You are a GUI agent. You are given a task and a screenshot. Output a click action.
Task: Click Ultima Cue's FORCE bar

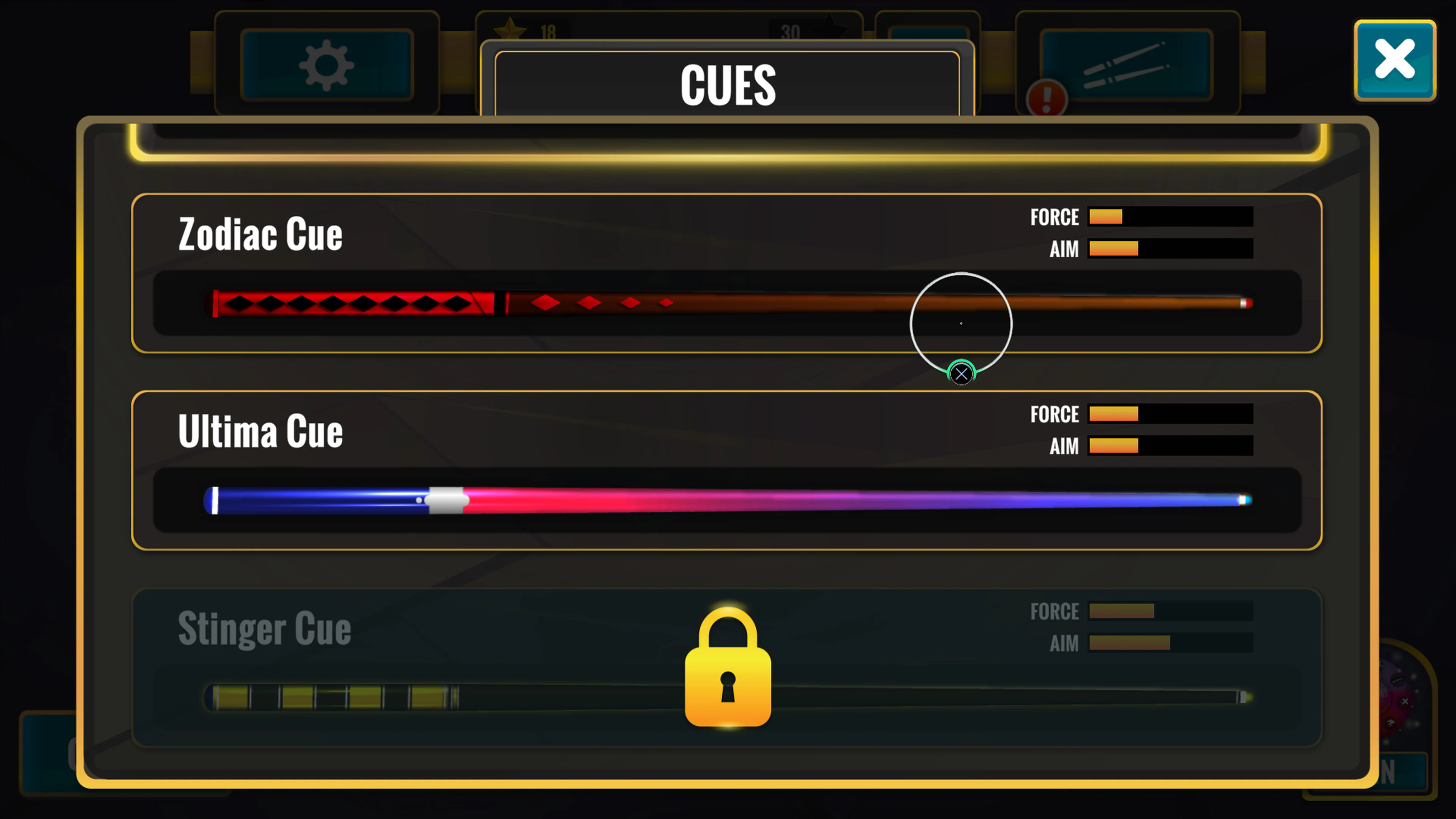[x=1170, y=414]
